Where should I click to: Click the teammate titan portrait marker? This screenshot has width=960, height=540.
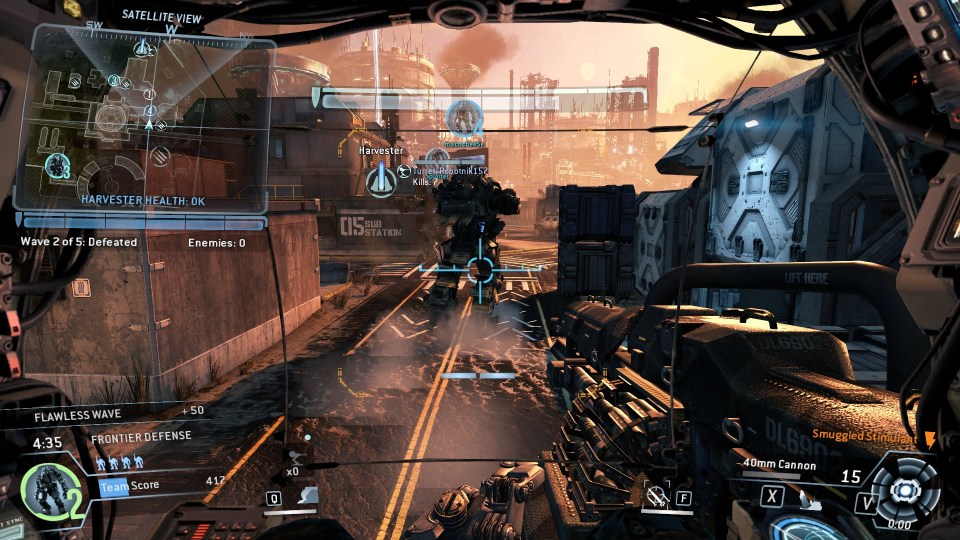[464, 117]
